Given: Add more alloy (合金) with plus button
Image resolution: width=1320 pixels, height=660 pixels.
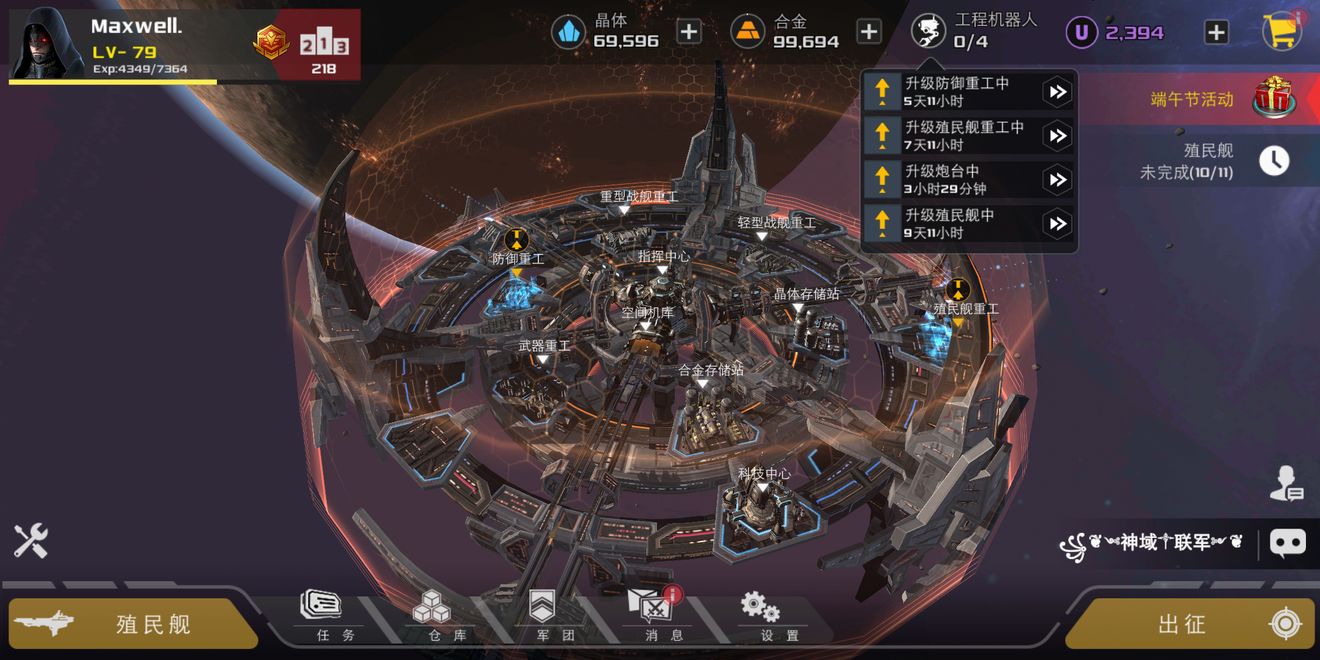Looking at the screenshot, I should [869, 32].
